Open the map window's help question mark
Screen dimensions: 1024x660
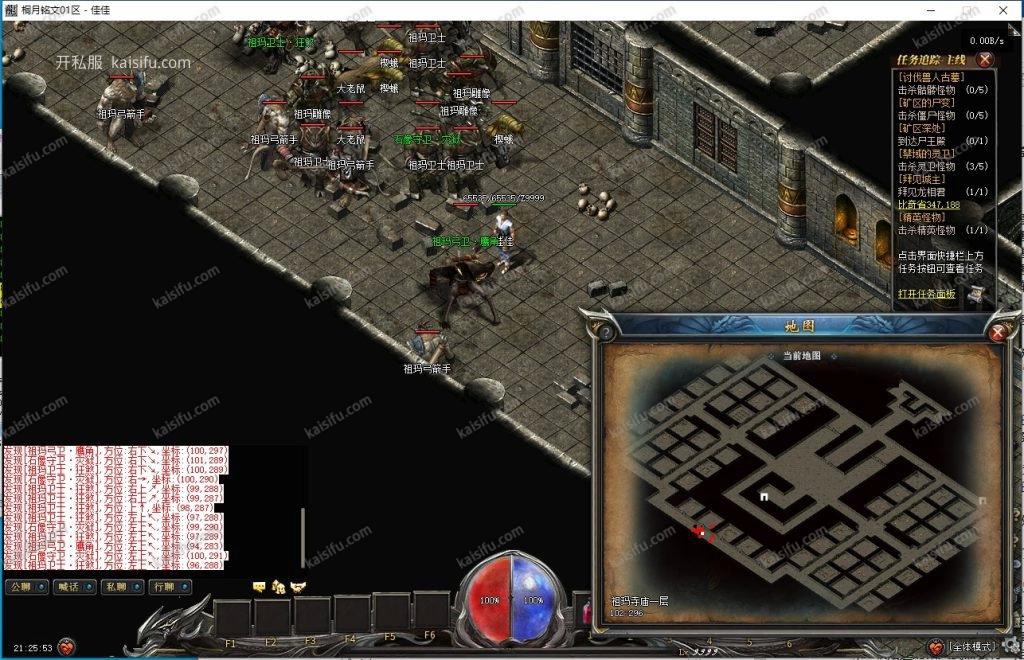[604, 332]
